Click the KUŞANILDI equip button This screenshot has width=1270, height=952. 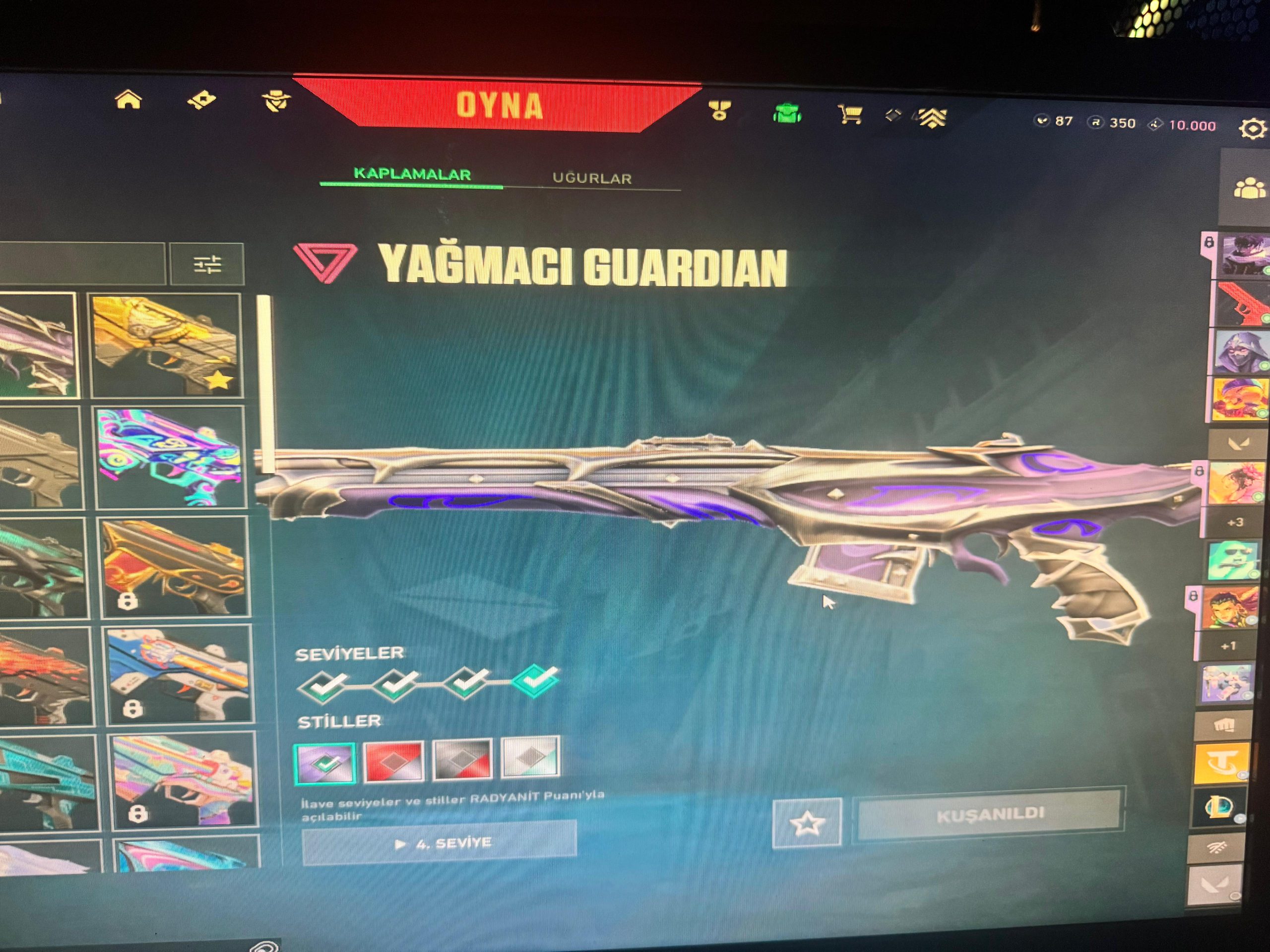coord(989,815)
